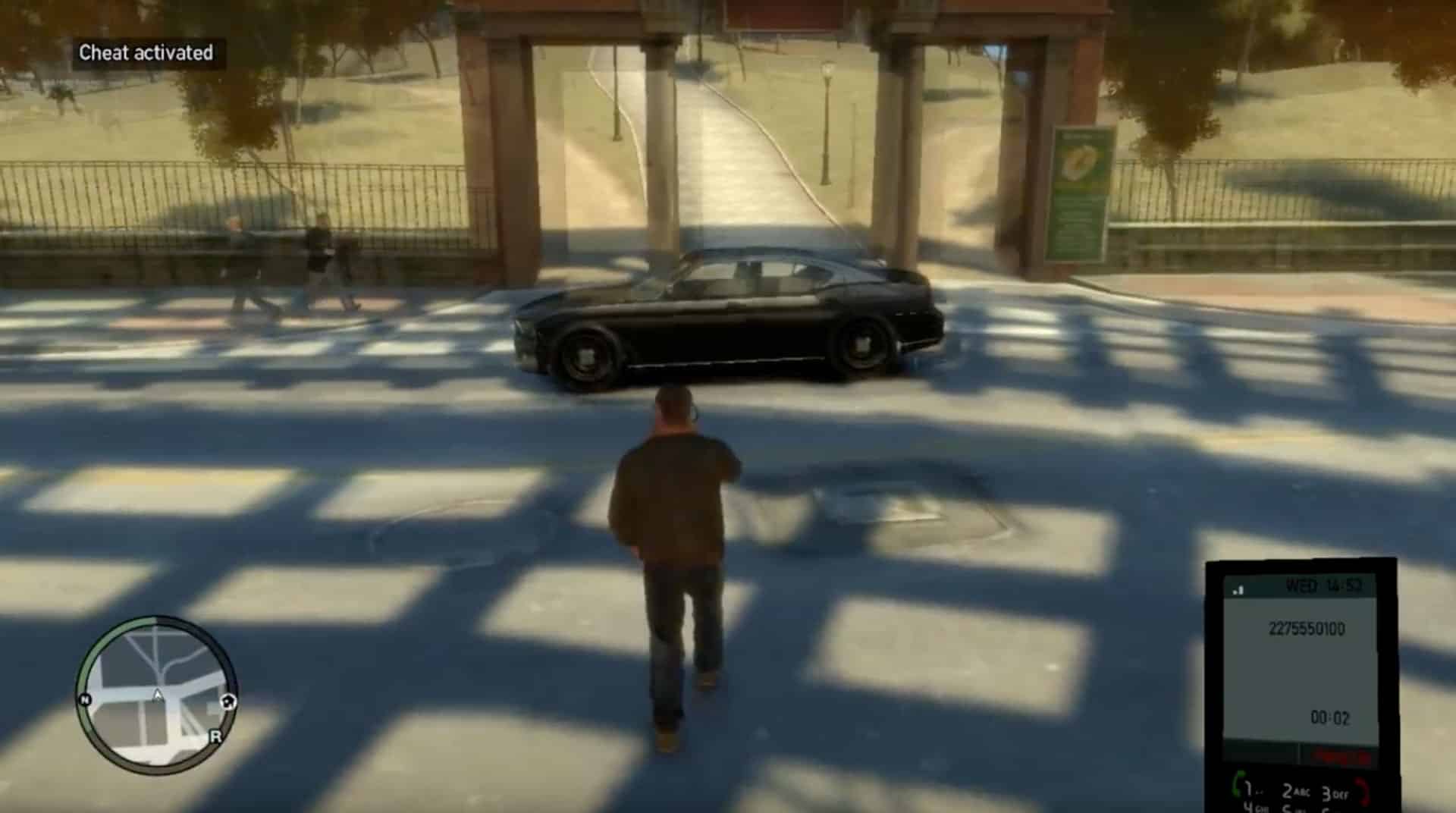Screen dimensions: 1456x813
Task: Click the dialed number 2275550100
Action: 1308,627
